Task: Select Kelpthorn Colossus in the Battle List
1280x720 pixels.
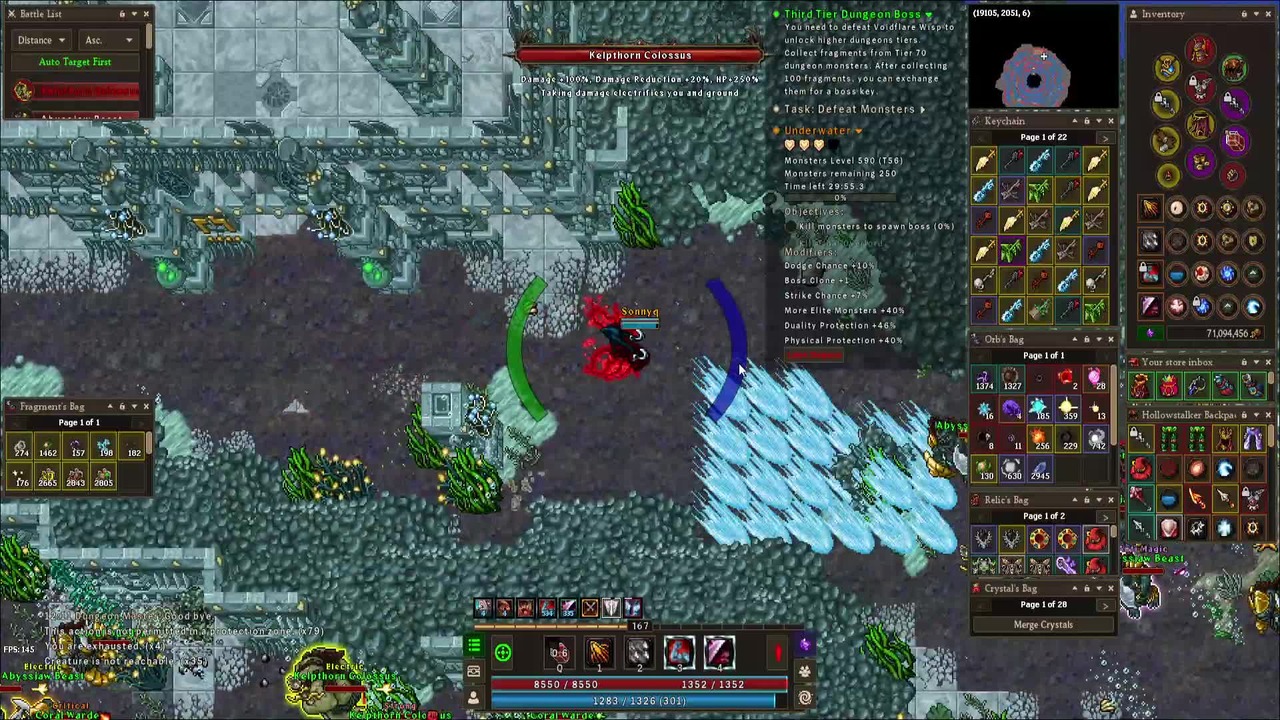Action: coord(87,92)
